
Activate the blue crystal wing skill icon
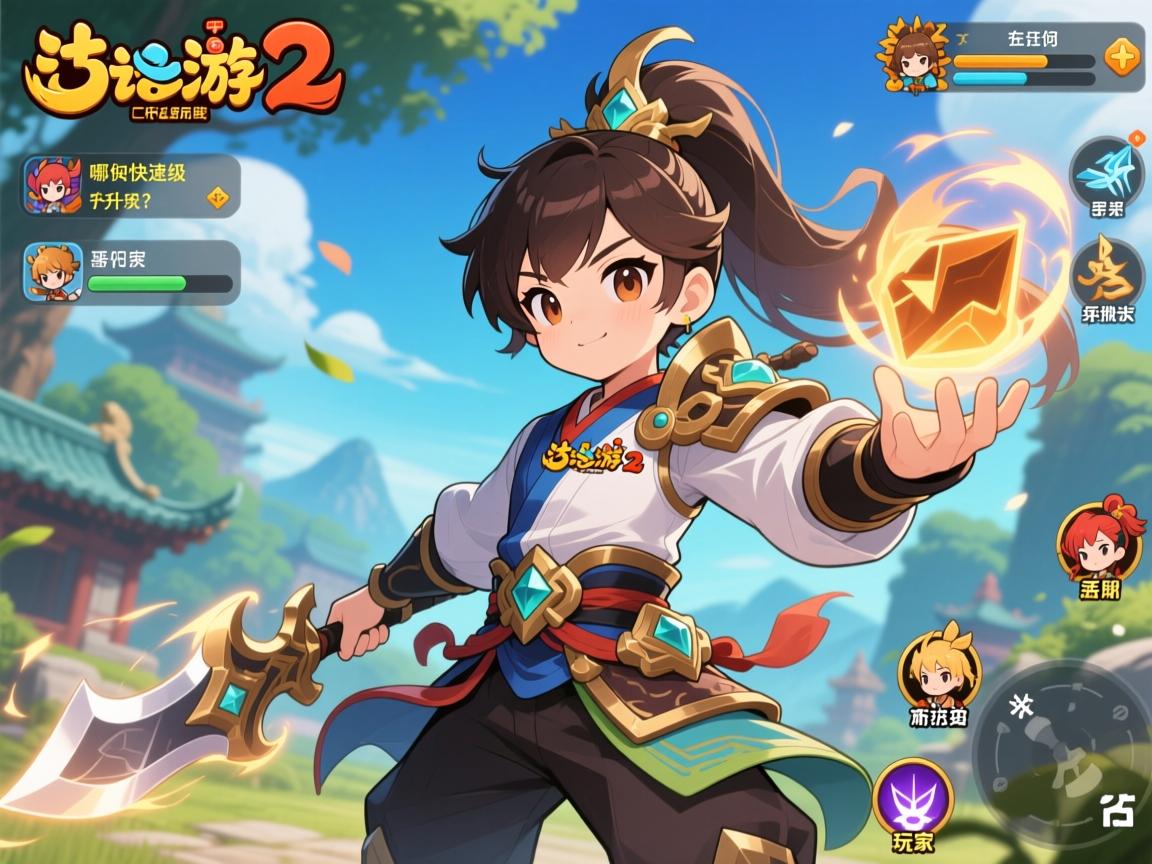pos(1107,172)
